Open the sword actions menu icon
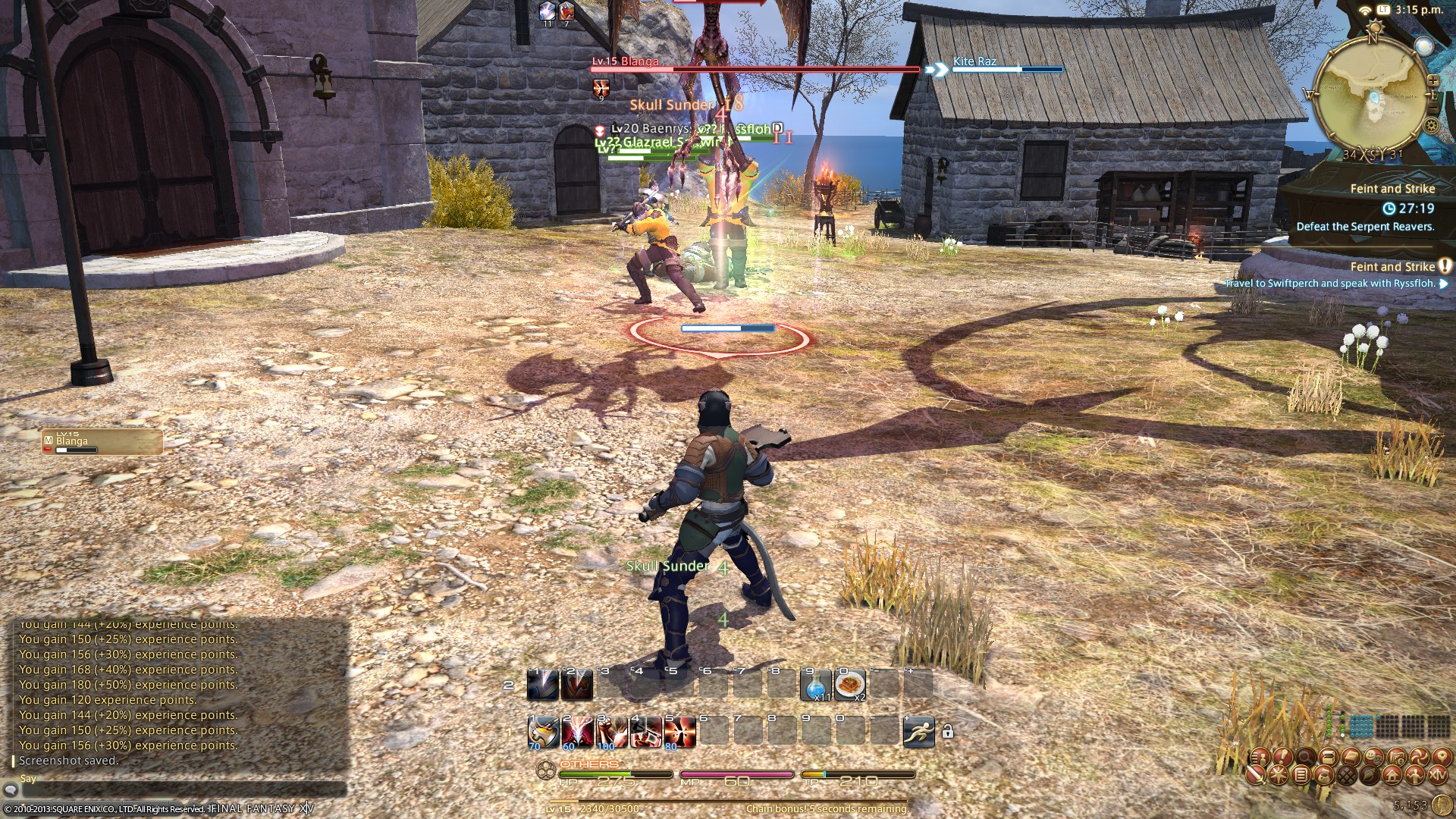 click(1255, 775)
